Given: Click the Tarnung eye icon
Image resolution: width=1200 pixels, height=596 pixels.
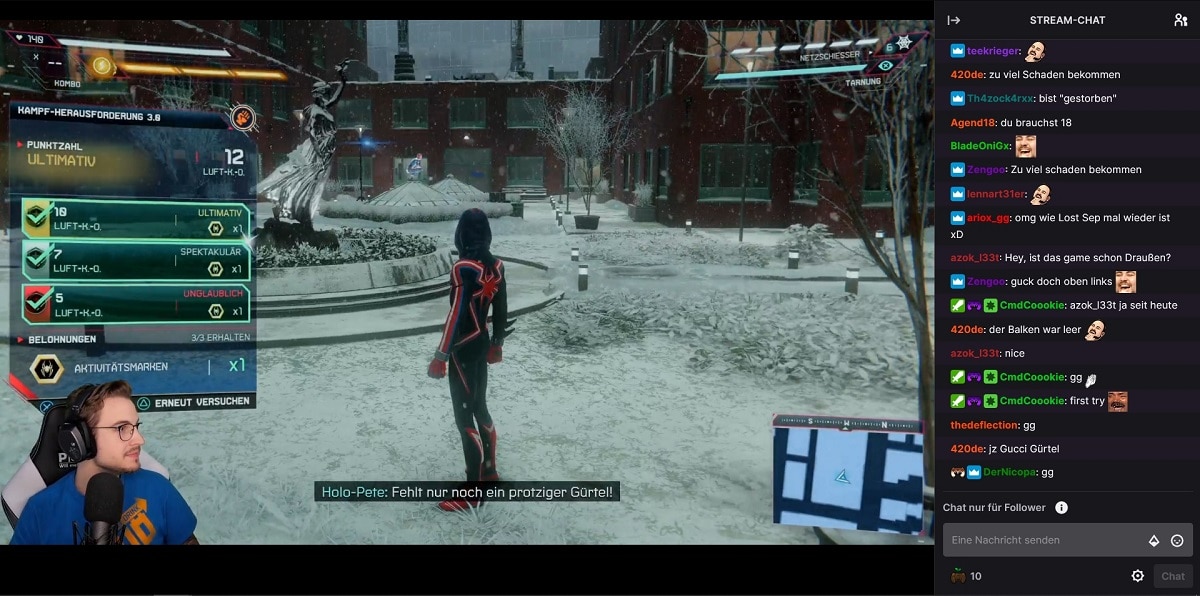Looking at the screenshot, I should 885,66.
